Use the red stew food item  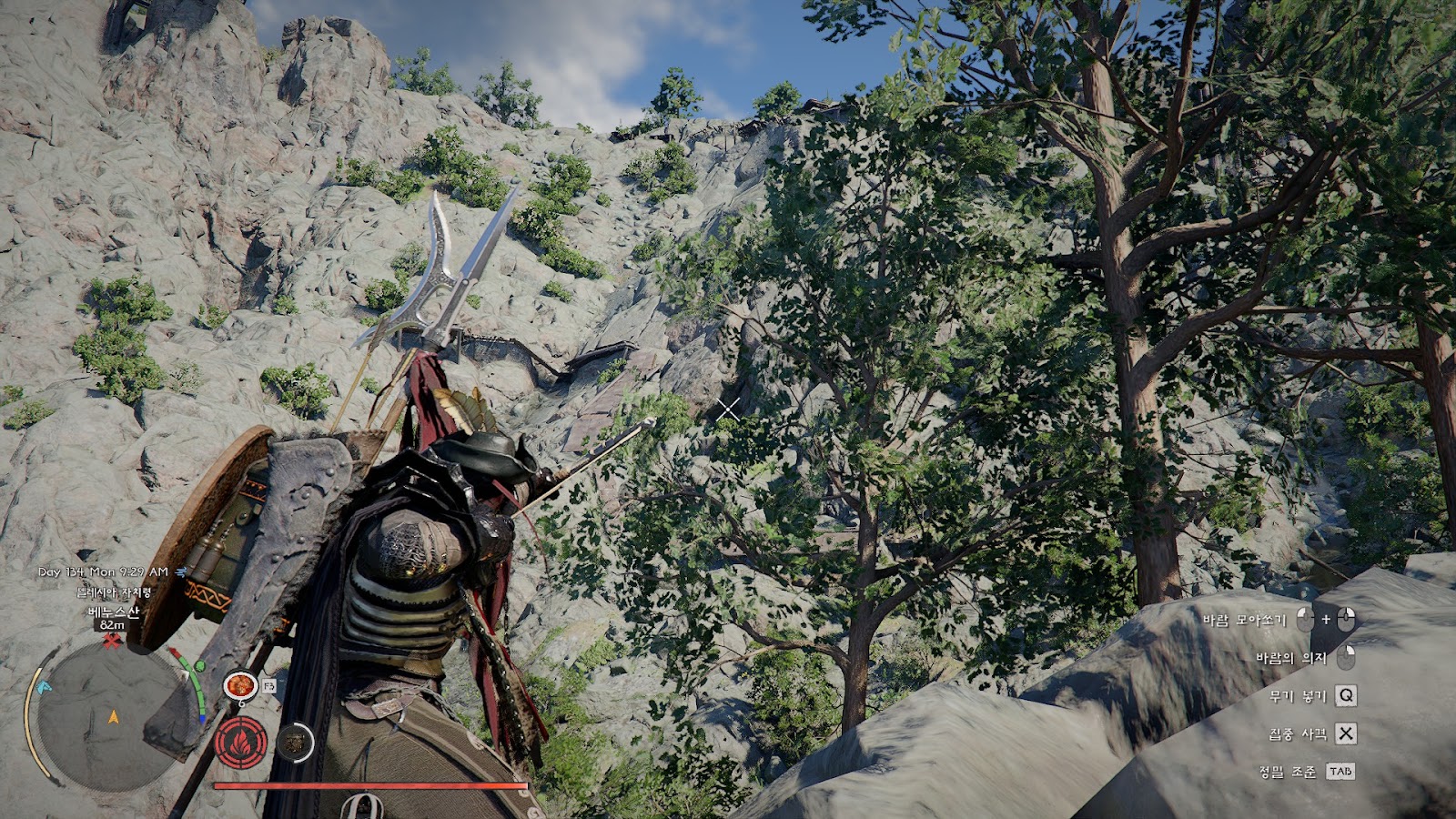[x=241, y=684]
